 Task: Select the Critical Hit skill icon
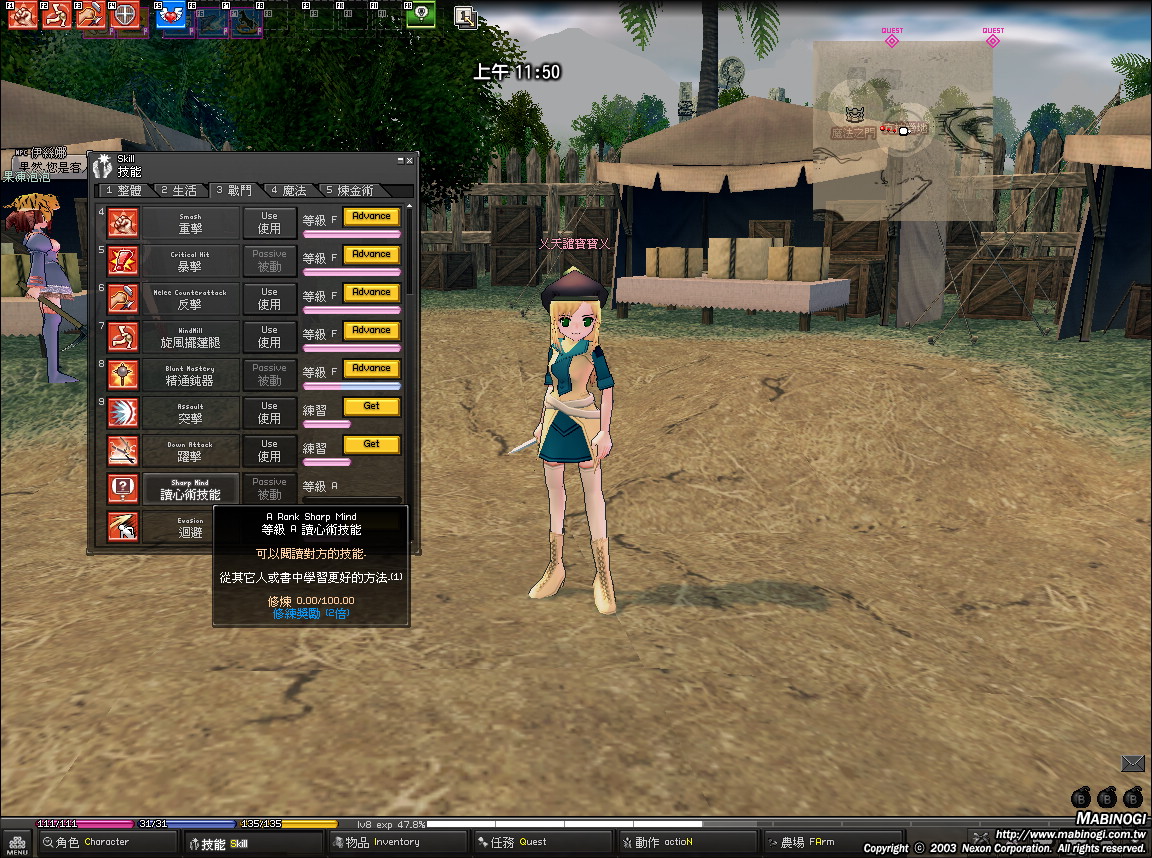pyautogui.click(x=123, y=260)
